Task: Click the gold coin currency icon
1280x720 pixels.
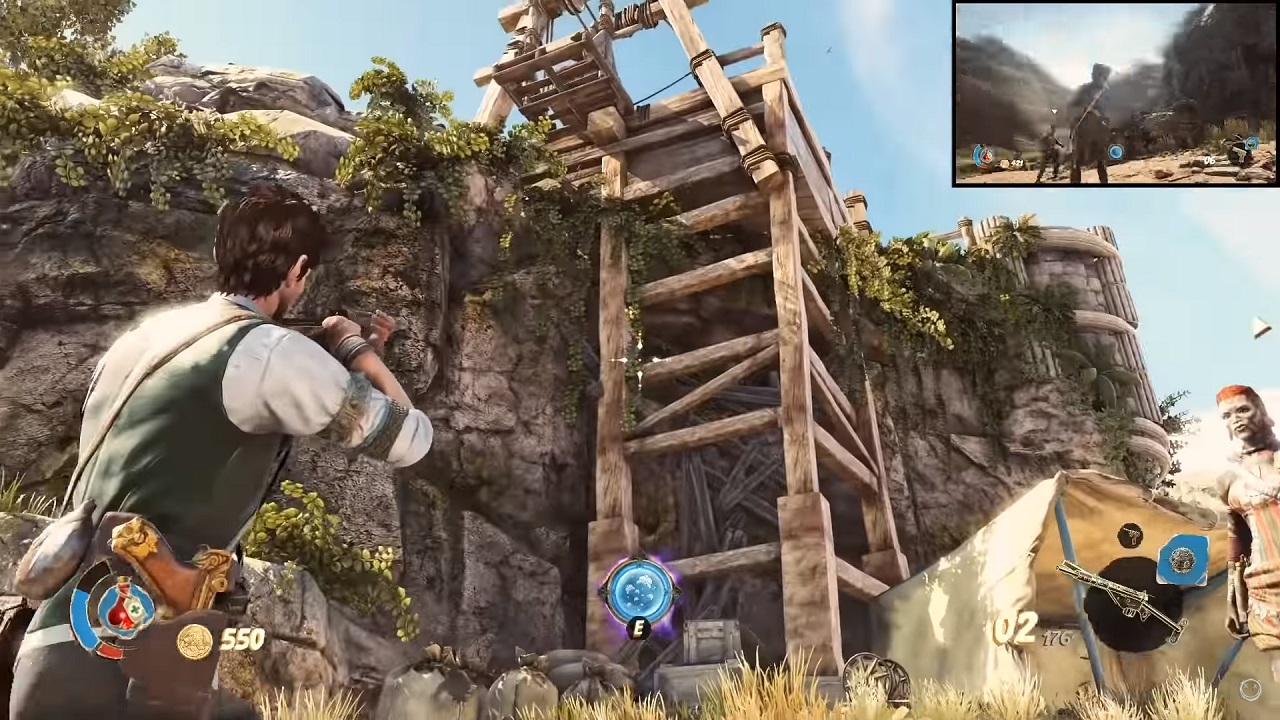Action: (x=194, y=641)
